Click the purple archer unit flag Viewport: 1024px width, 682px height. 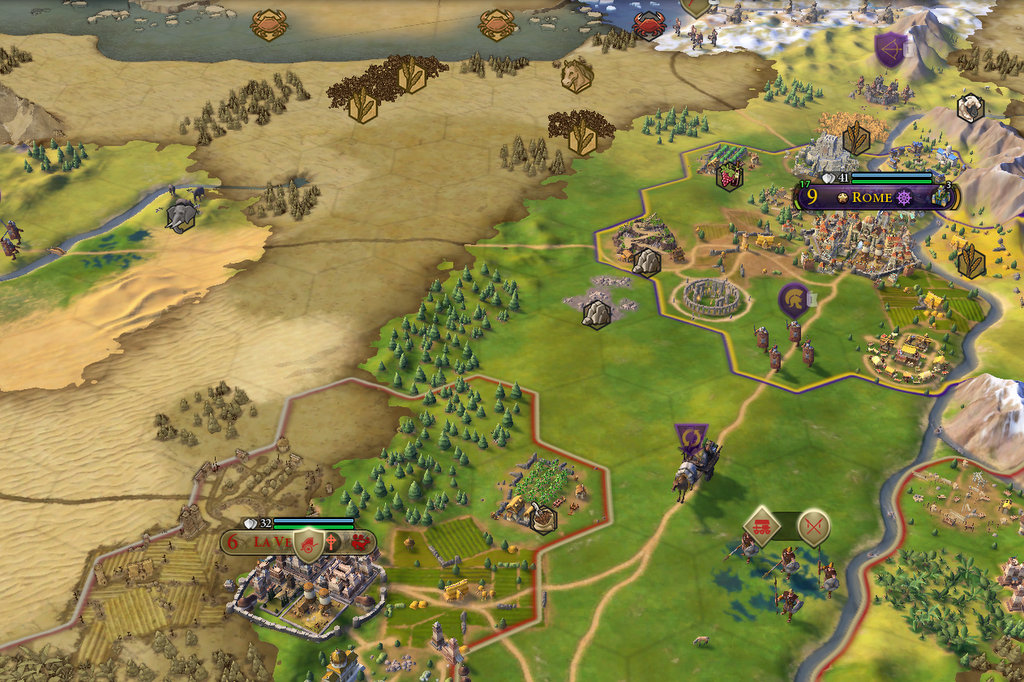(x=889, y=48)
